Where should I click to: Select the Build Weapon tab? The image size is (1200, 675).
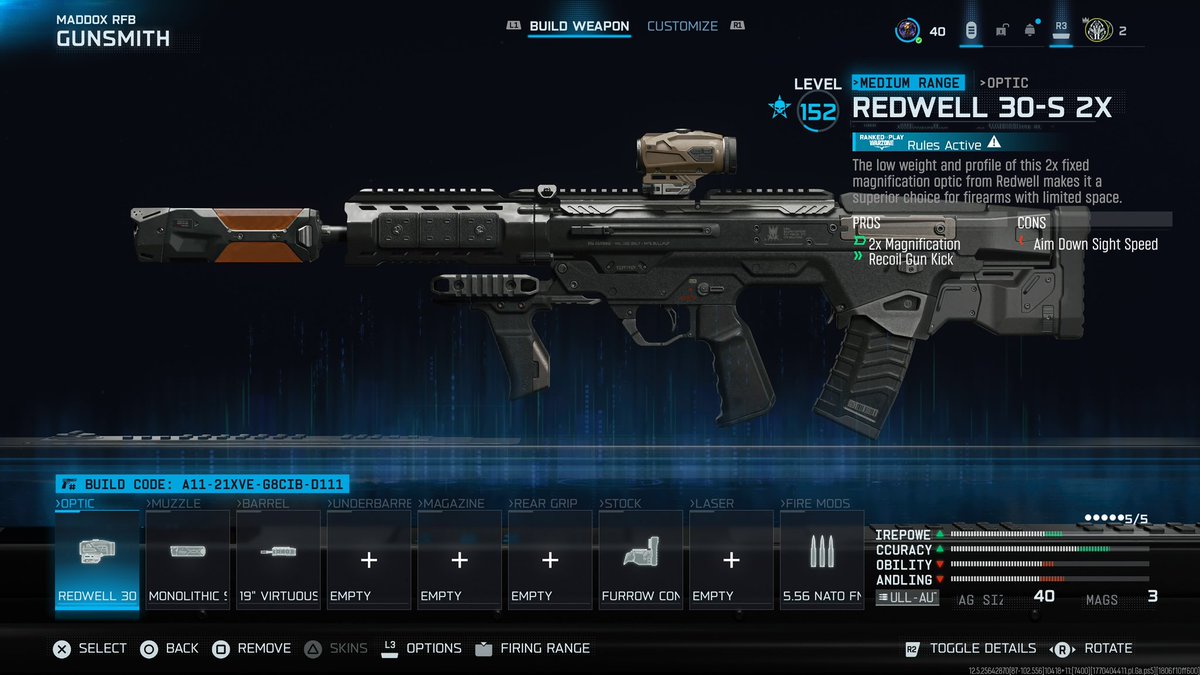[579, 26]
